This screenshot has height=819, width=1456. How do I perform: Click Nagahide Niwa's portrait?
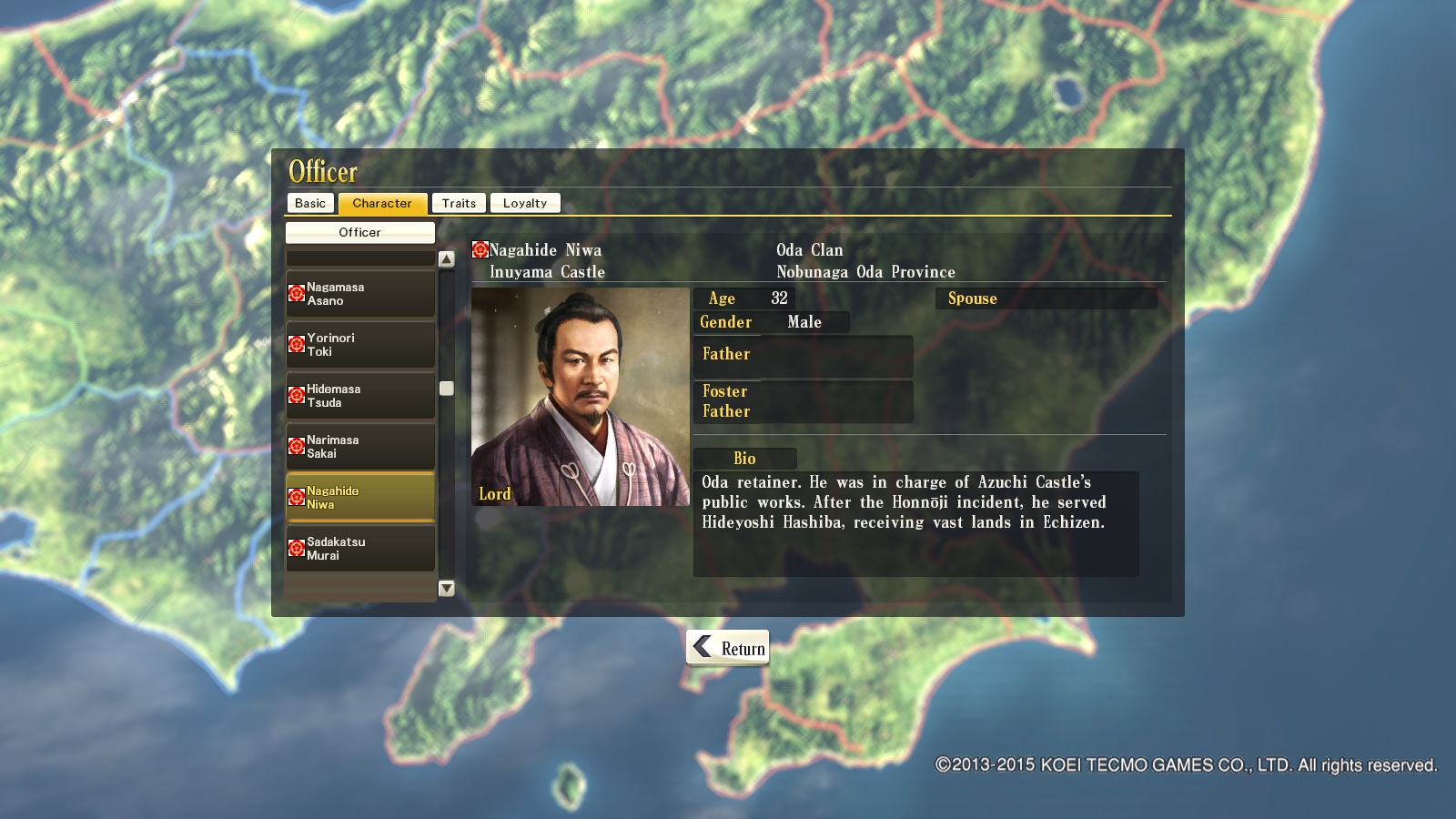tap(581, 397)
